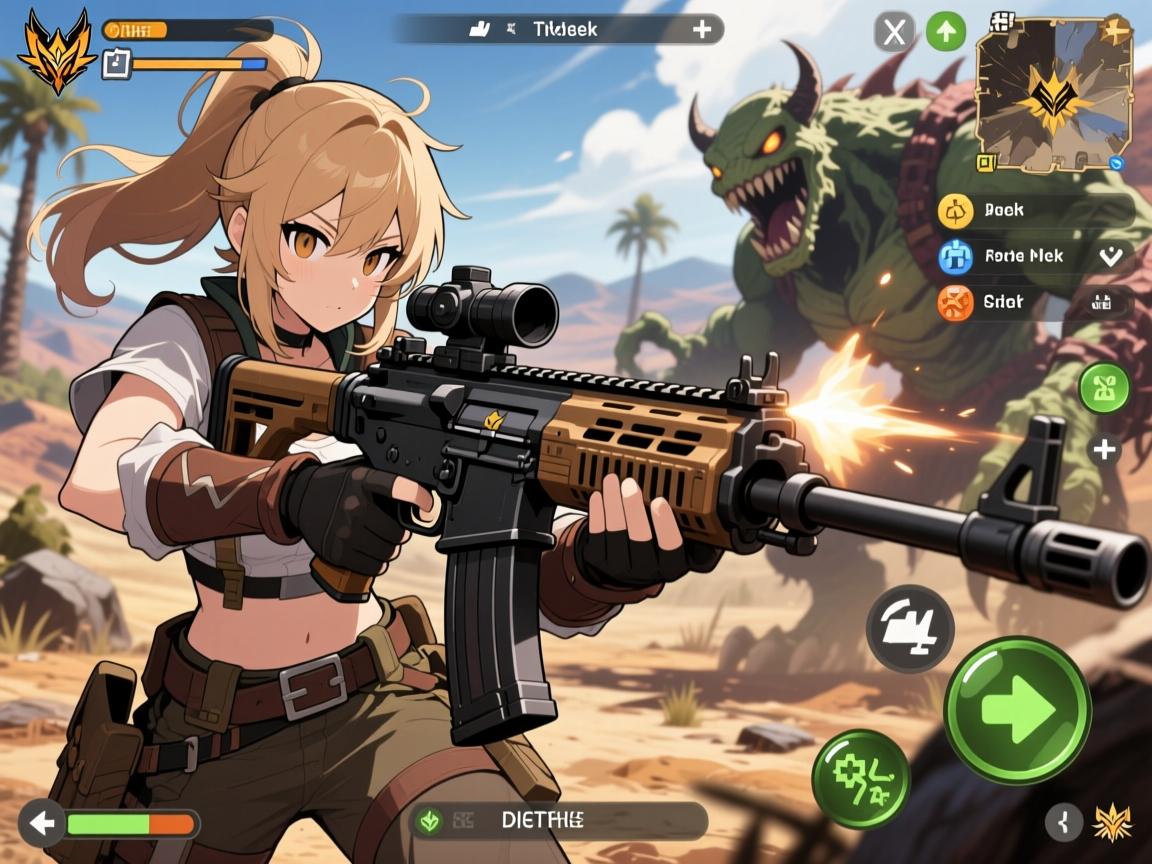Click the yellow square marker on minimap

pos(986,161)
